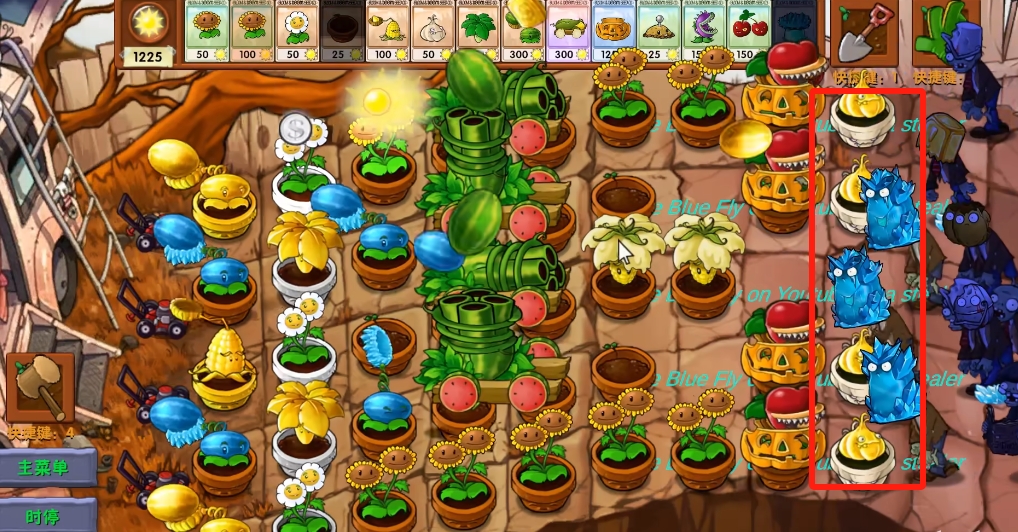The height and width of the screenshot is (532, 1018).
Task: Select the green glove tool
Action: click(x=942, y=32)
